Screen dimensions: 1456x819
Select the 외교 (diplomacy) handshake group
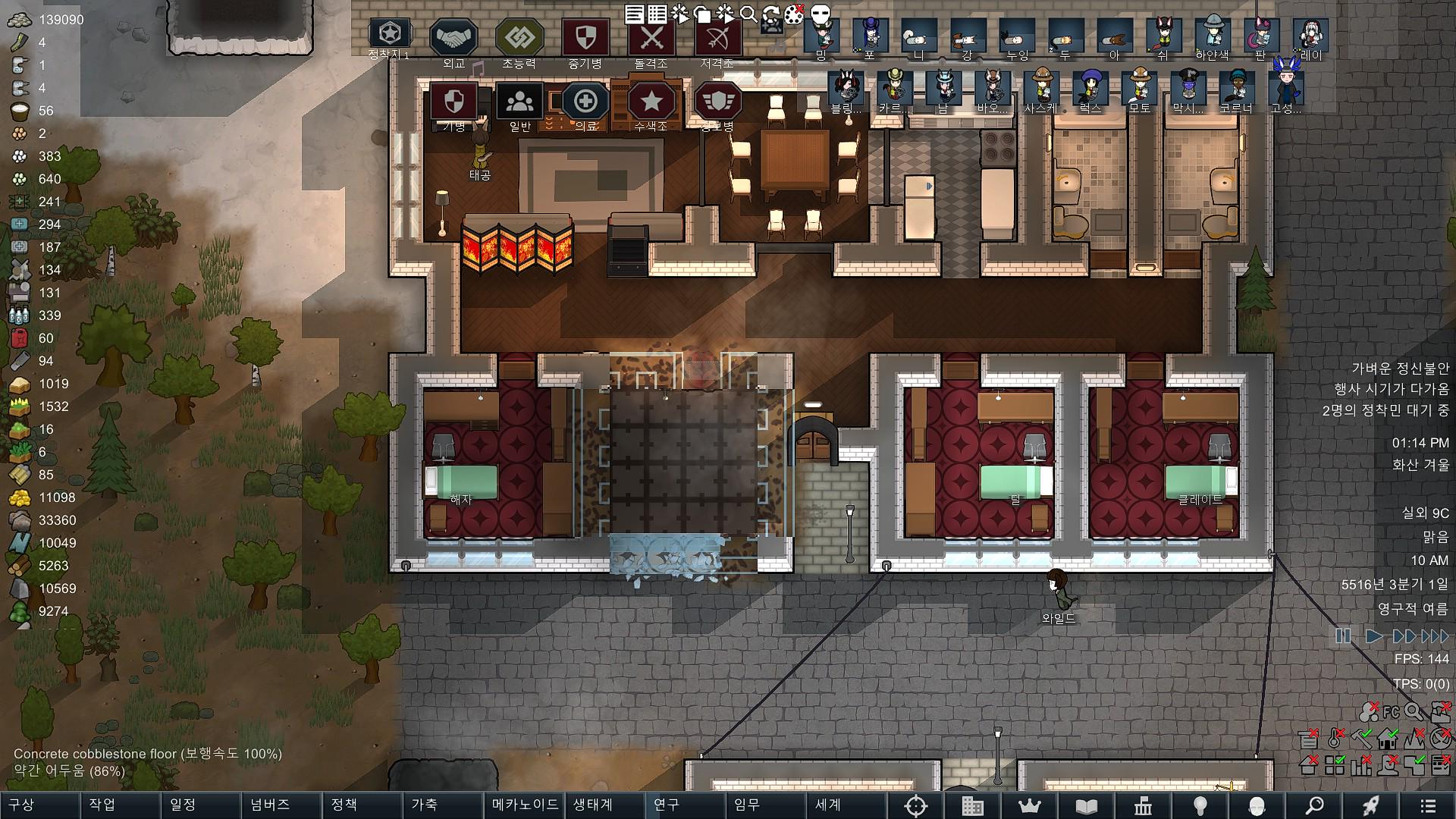point(453,38)
